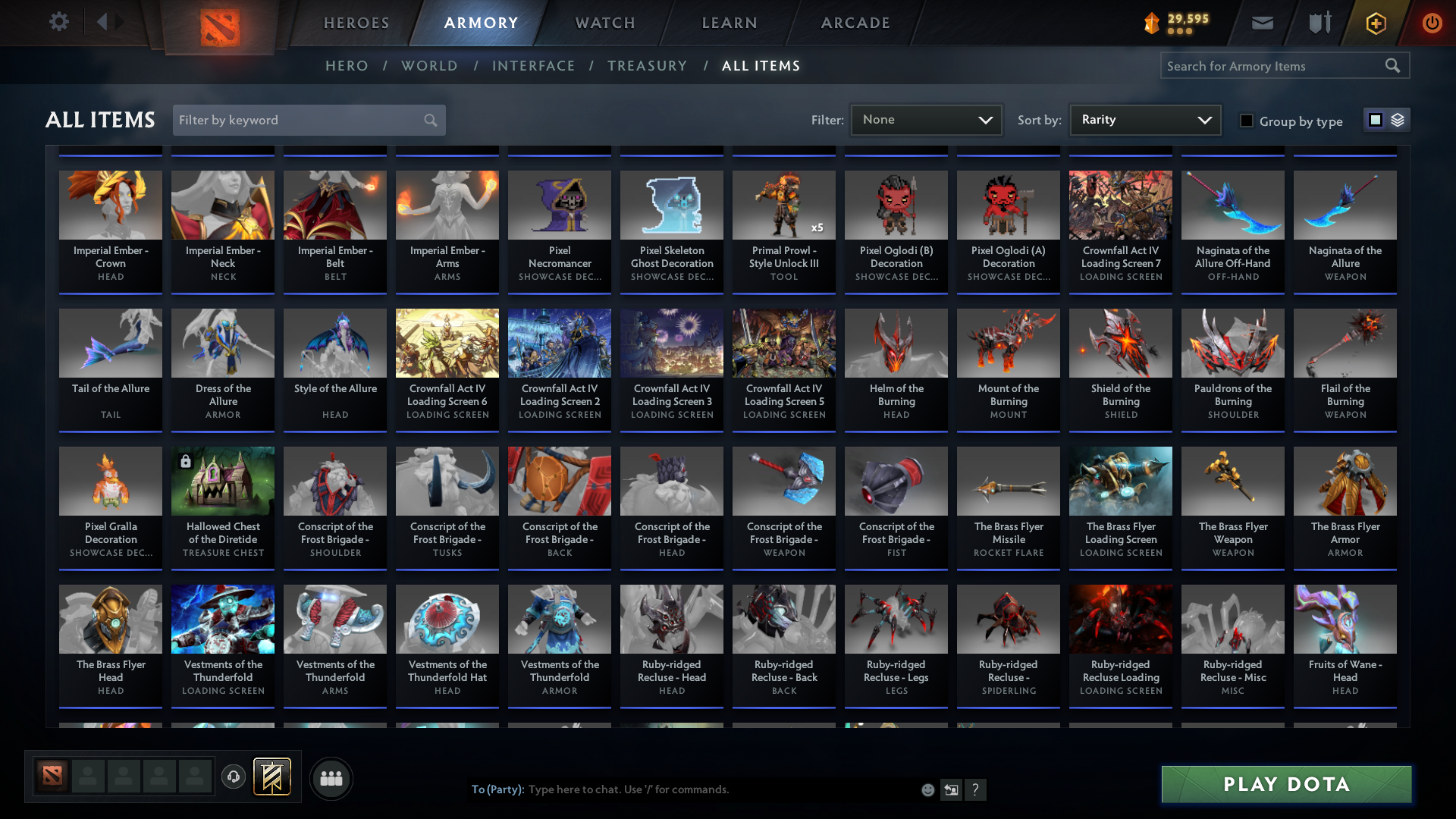Click the voice chat headset icon

click(233, 777)
